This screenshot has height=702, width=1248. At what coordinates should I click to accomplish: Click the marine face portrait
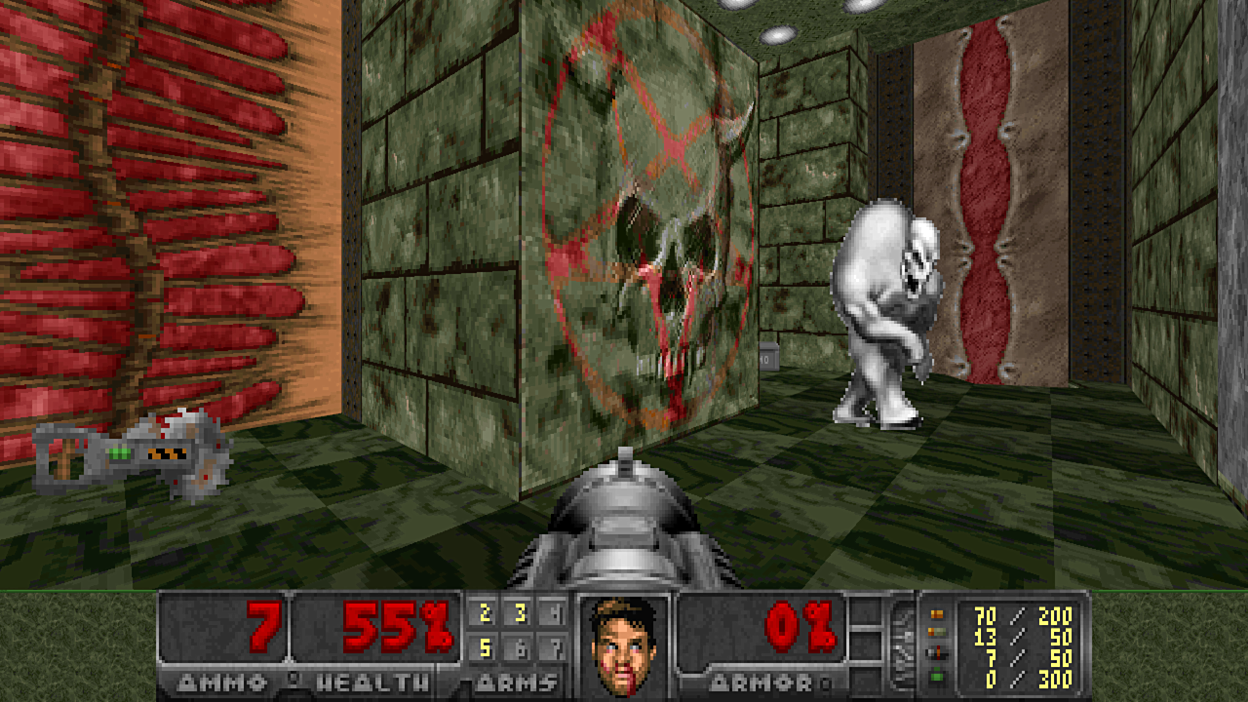tap(623, 645)
